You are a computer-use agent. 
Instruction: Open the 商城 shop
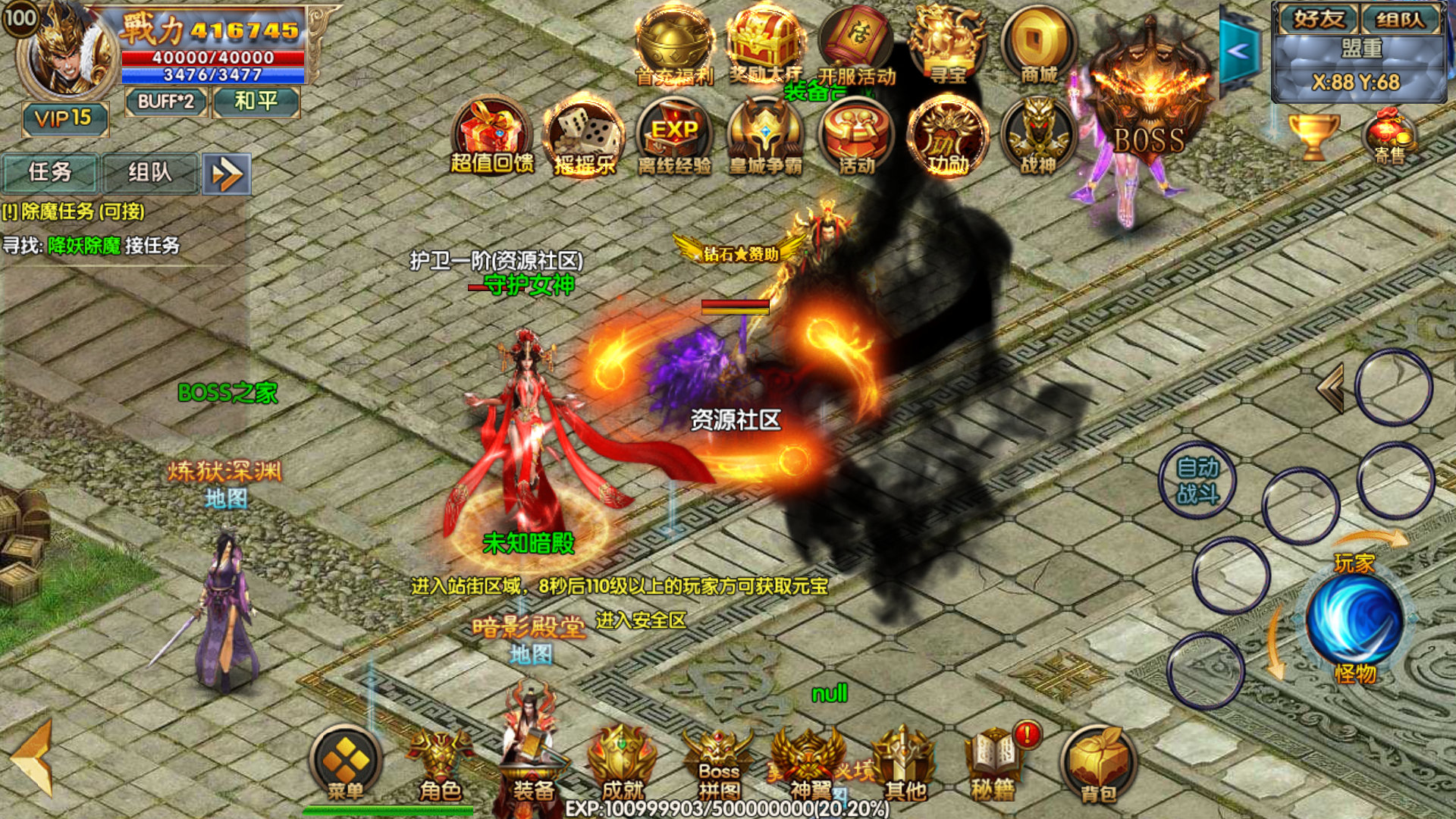[1038, 47]
